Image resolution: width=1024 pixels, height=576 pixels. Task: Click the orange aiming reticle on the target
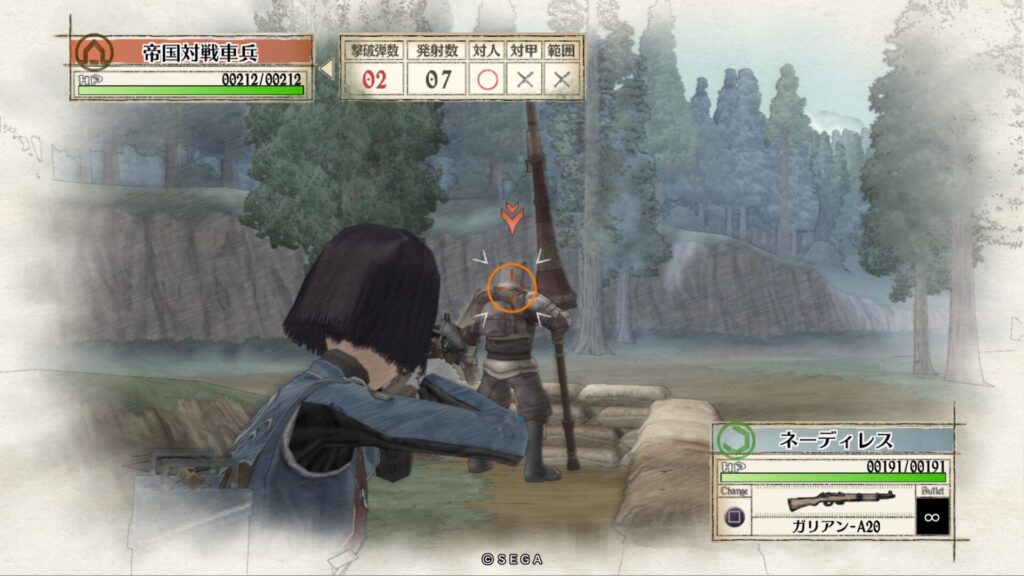pos(512,287)
